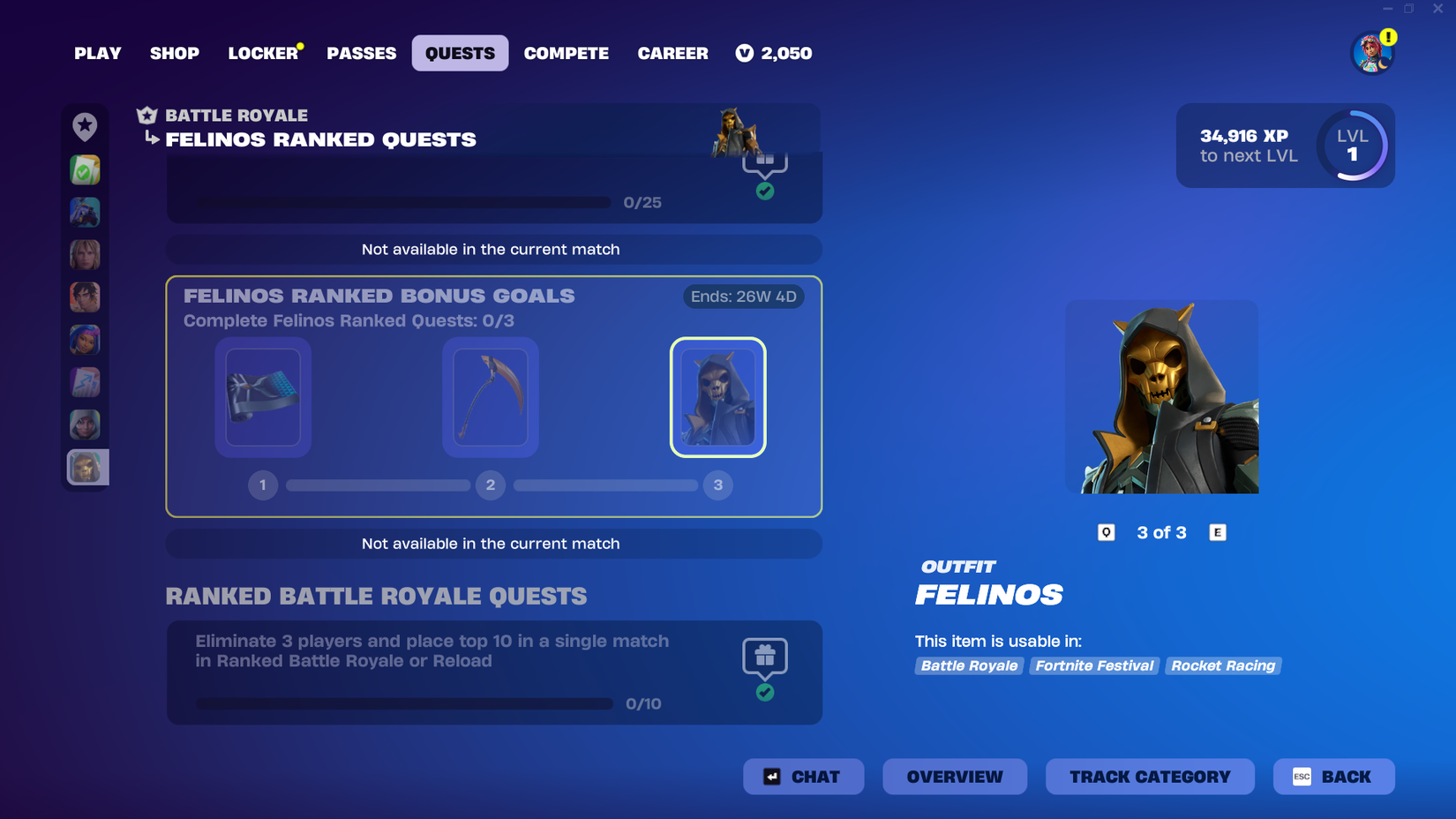Click the gift reward icon on the ranked quest
The height and width of the screenshot is (819, 1456).
(x=765, y=655)
